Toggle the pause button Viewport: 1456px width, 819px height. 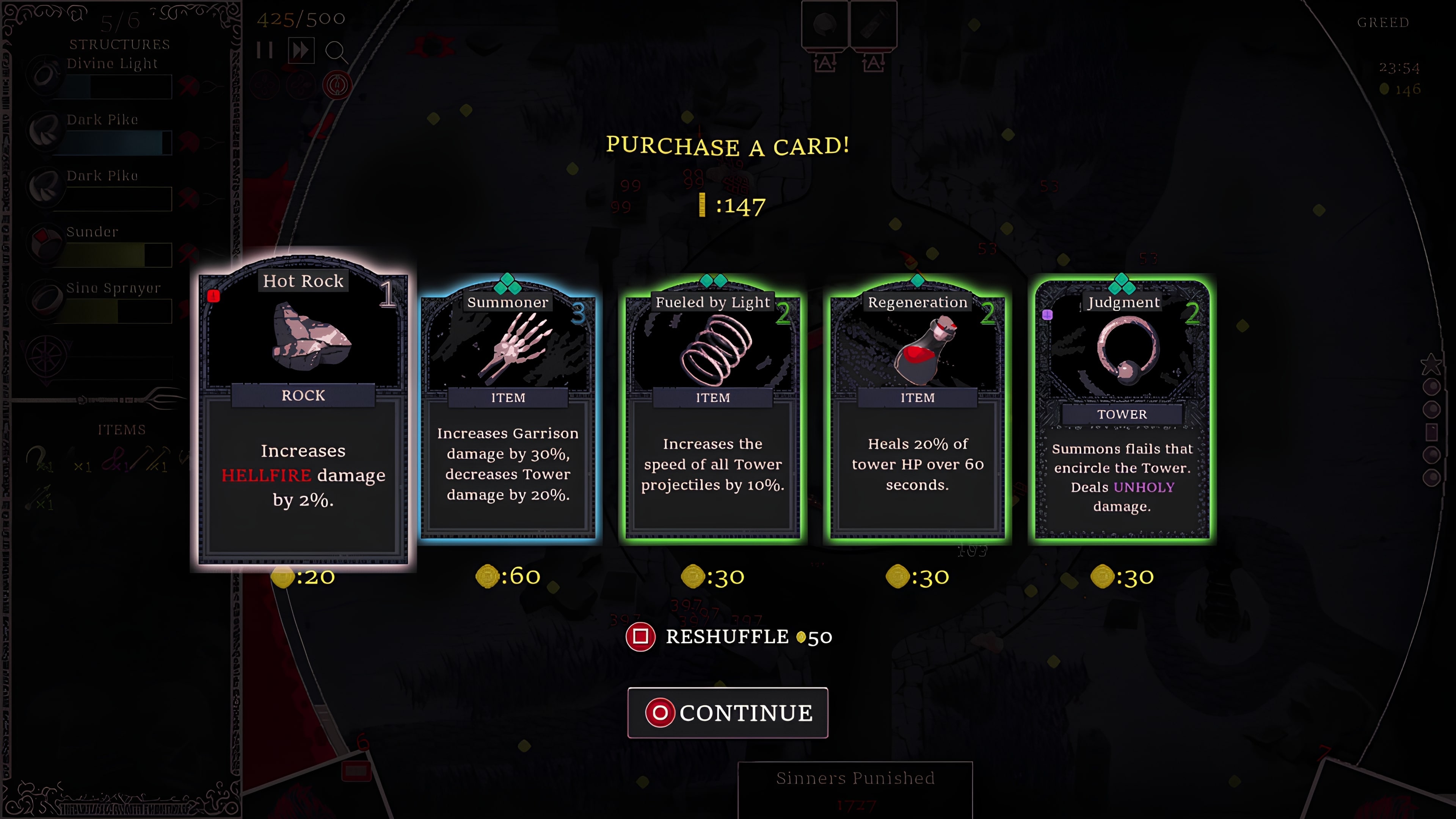(264, 51)
